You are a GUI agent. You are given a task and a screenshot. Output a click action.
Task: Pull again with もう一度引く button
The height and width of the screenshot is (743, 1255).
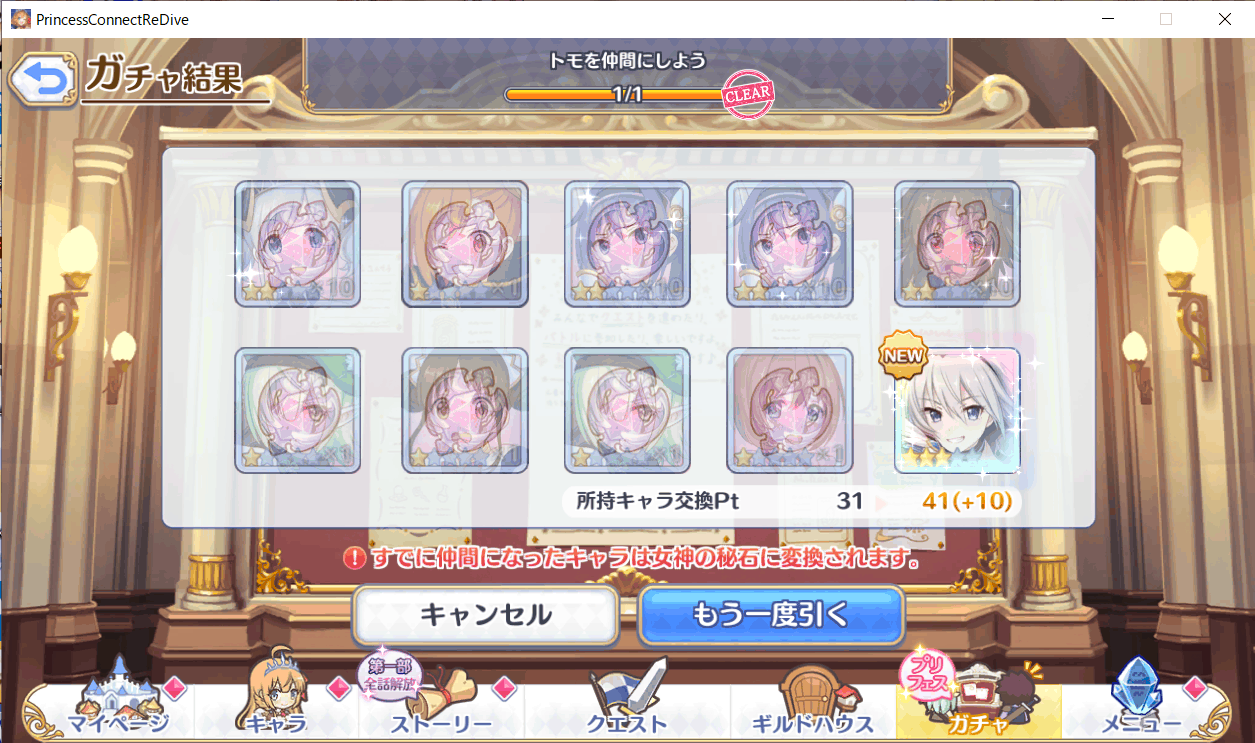coord(770,613)
